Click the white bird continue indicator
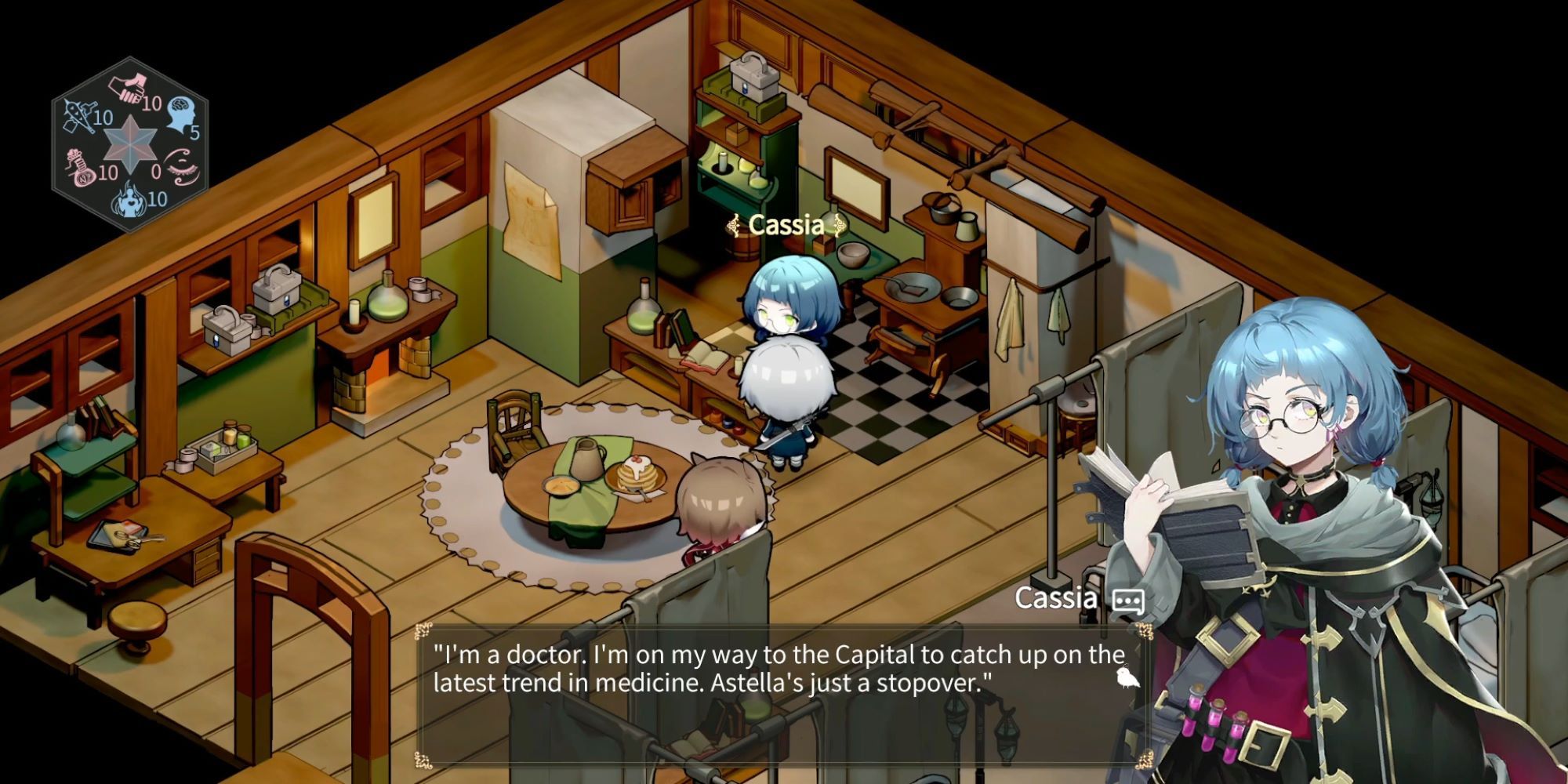The image size is (1568, 784). coord(1127,677)
